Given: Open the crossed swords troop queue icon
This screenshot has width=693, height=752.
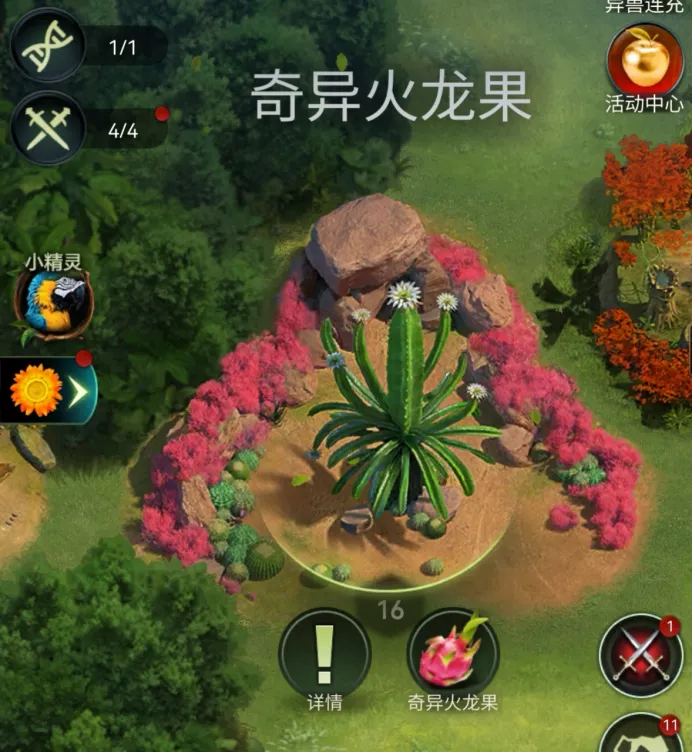Looking at the screenshot, I should pos(47,128).
